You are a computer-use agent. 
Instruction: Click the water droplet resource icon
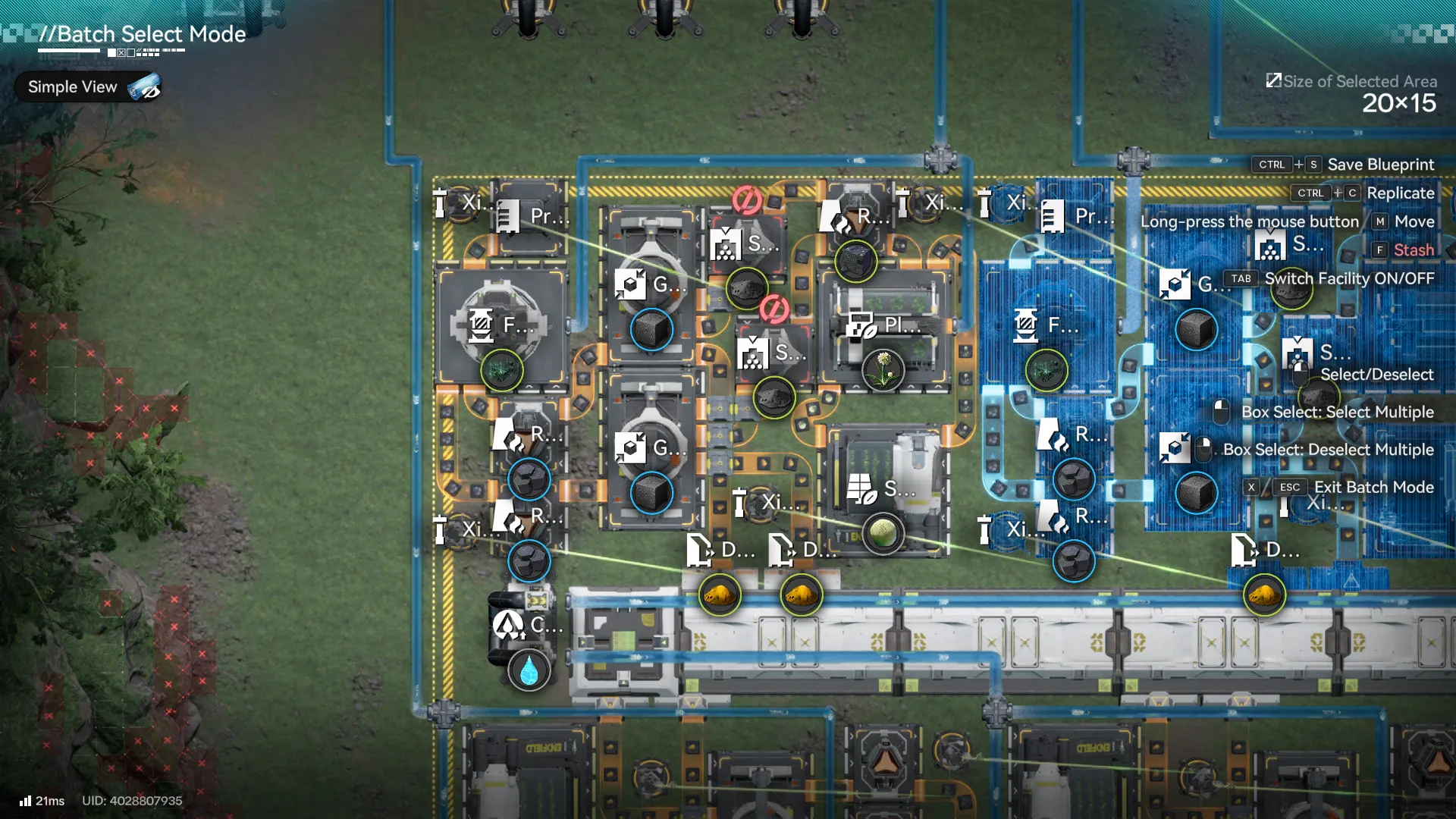pyautogui.click(x=529, y=670)
